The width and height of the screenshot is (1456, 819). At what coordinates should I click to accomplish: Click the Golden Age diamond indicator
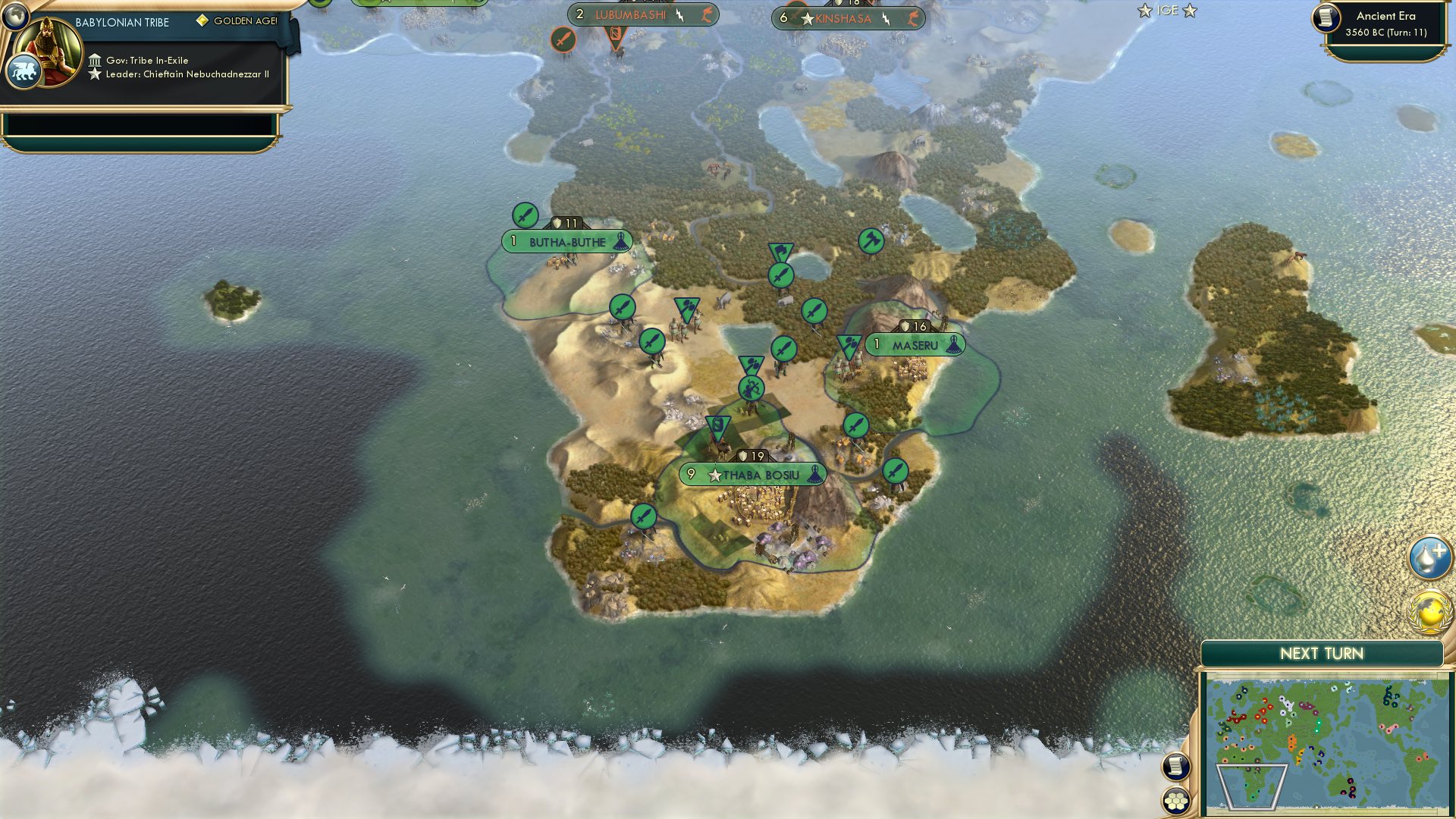(201, 22)
